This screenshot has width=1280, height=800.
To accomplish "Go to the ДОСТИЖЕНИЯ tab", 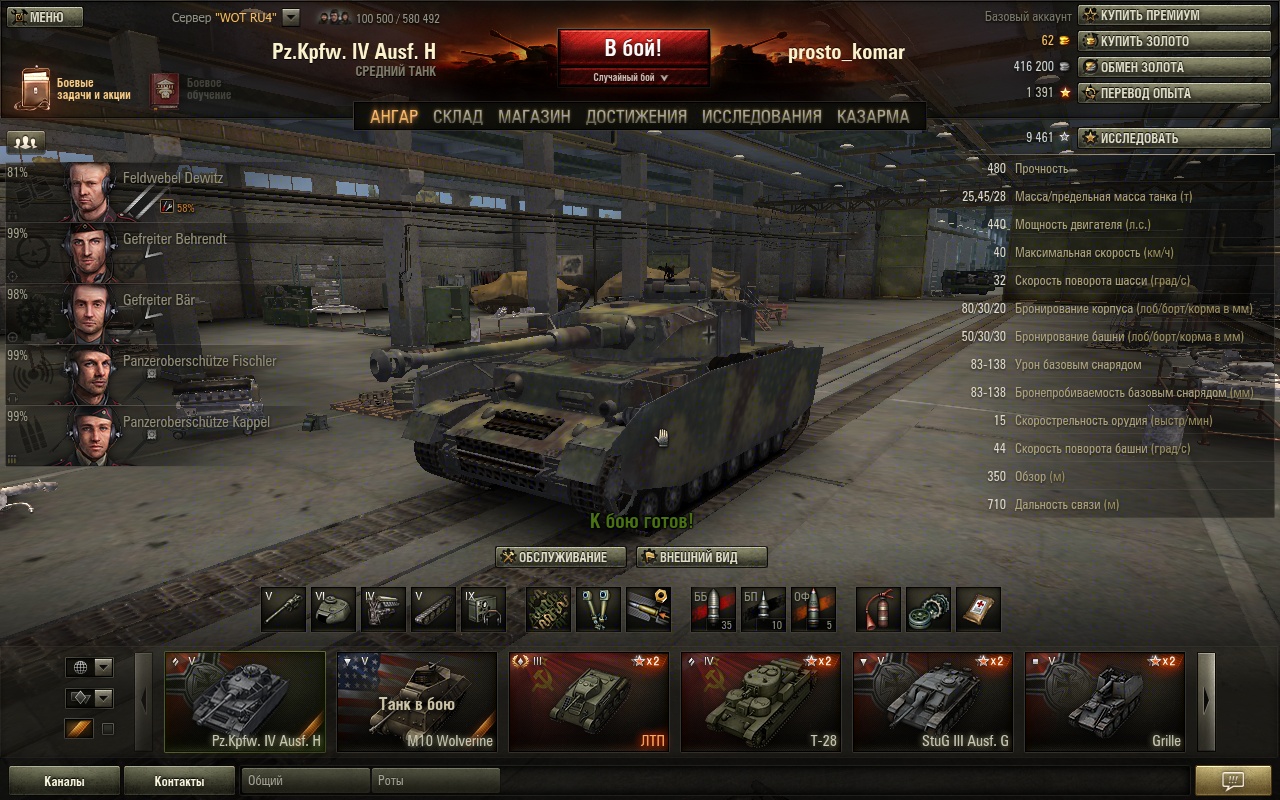I will click(636, 116).
